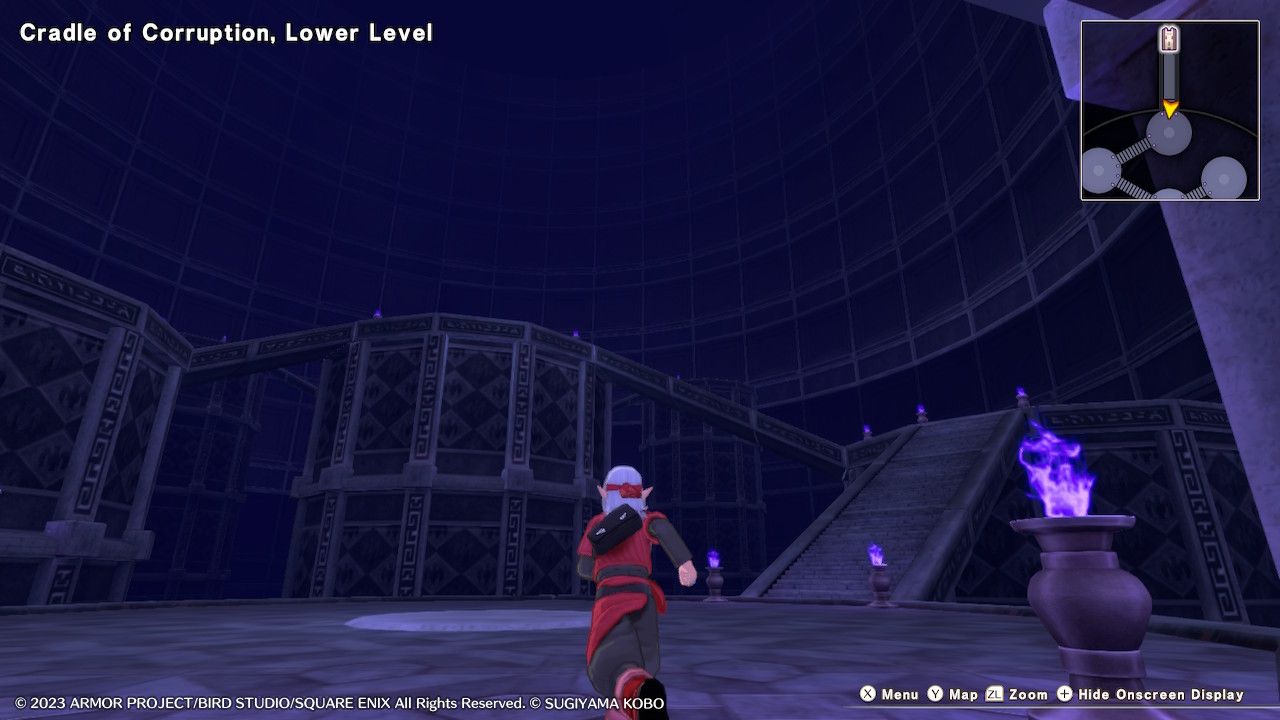Image resolution: width=1280 pixels, height=720 pixels.
Task: Click the leftmost room node on the minimap
Action: point(1097,171)
